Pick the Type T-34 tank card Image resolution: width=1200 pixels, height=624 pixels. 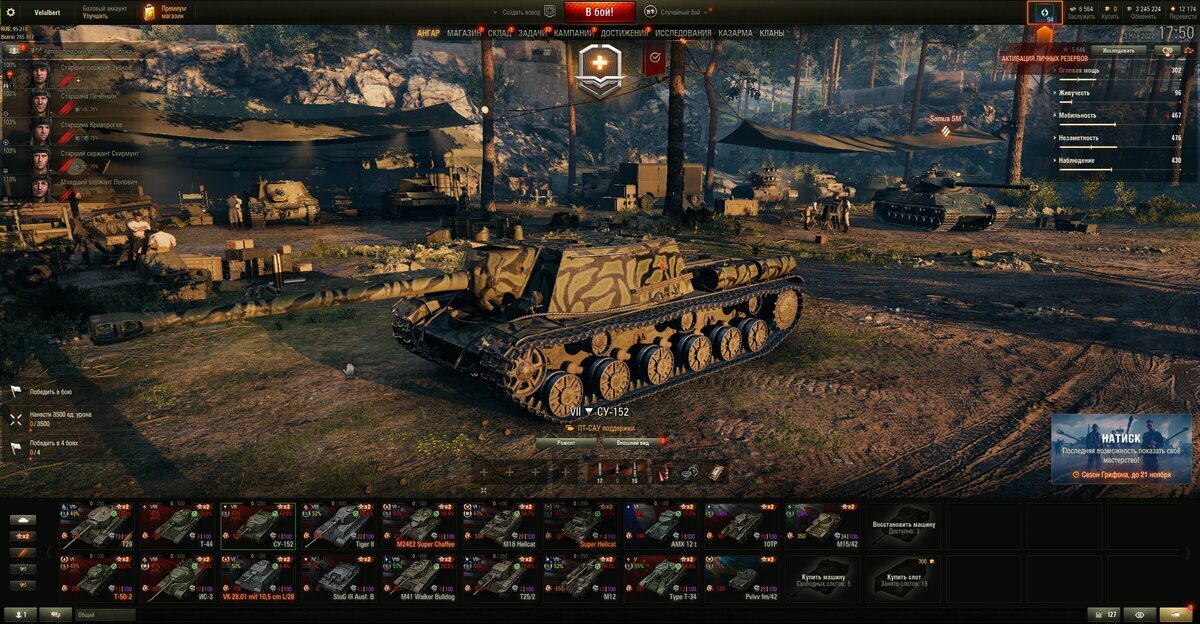click(661, 578)
